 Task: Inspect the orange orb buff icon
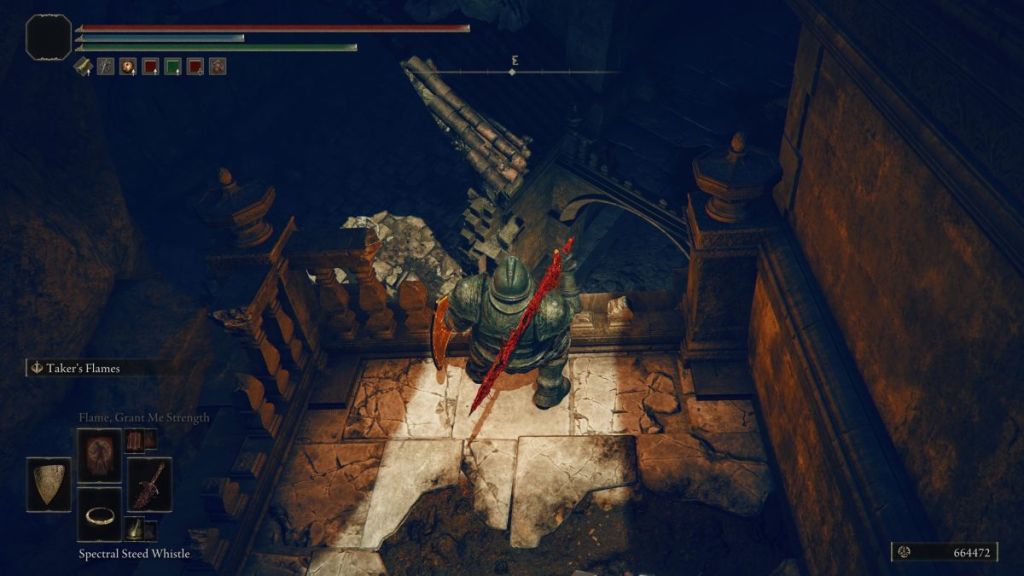[128, 67]
